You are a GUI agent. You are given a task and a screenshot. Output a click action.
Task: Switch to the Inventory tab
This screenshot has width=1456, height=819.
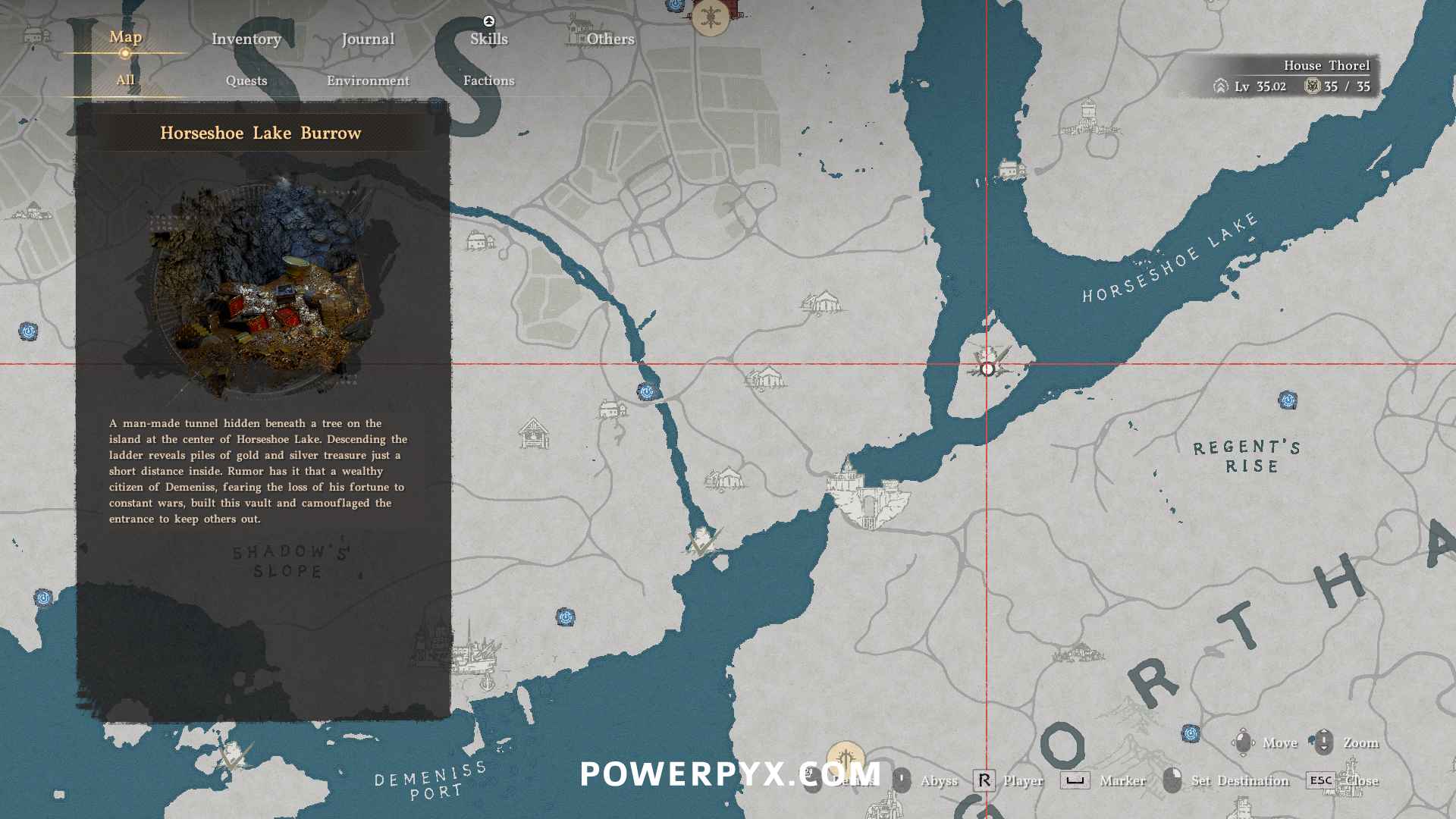point(246,39)
